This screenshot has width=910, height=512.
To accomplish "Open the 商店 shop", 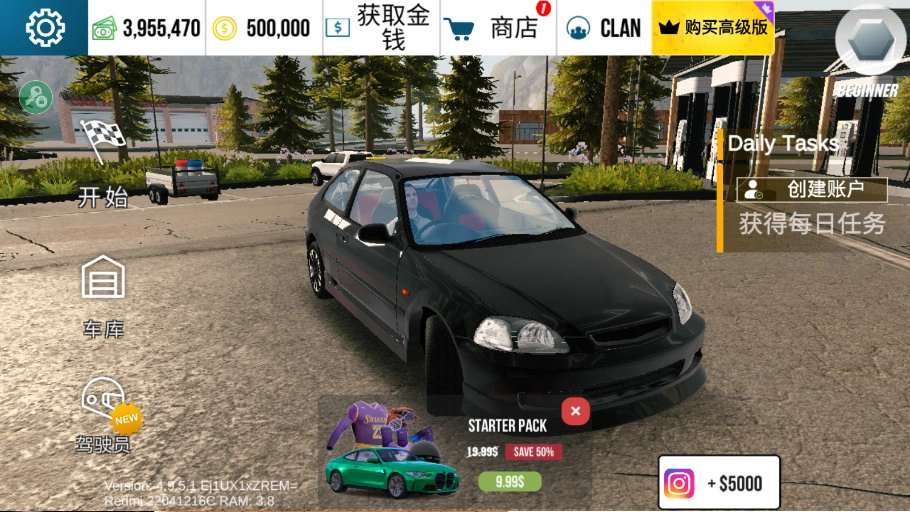I will 497,28.
